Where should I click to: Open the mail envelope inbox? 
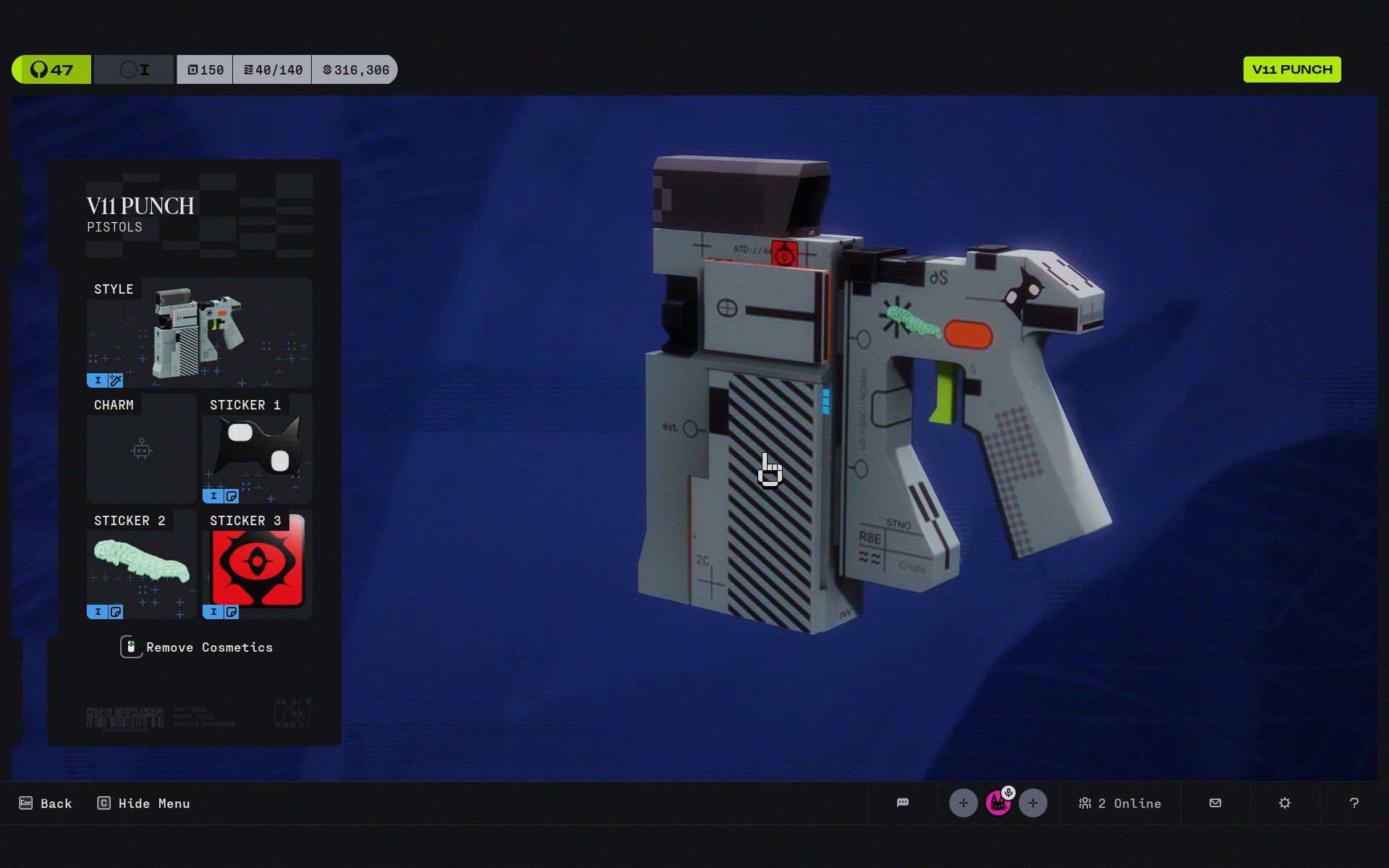(1215, 803)
